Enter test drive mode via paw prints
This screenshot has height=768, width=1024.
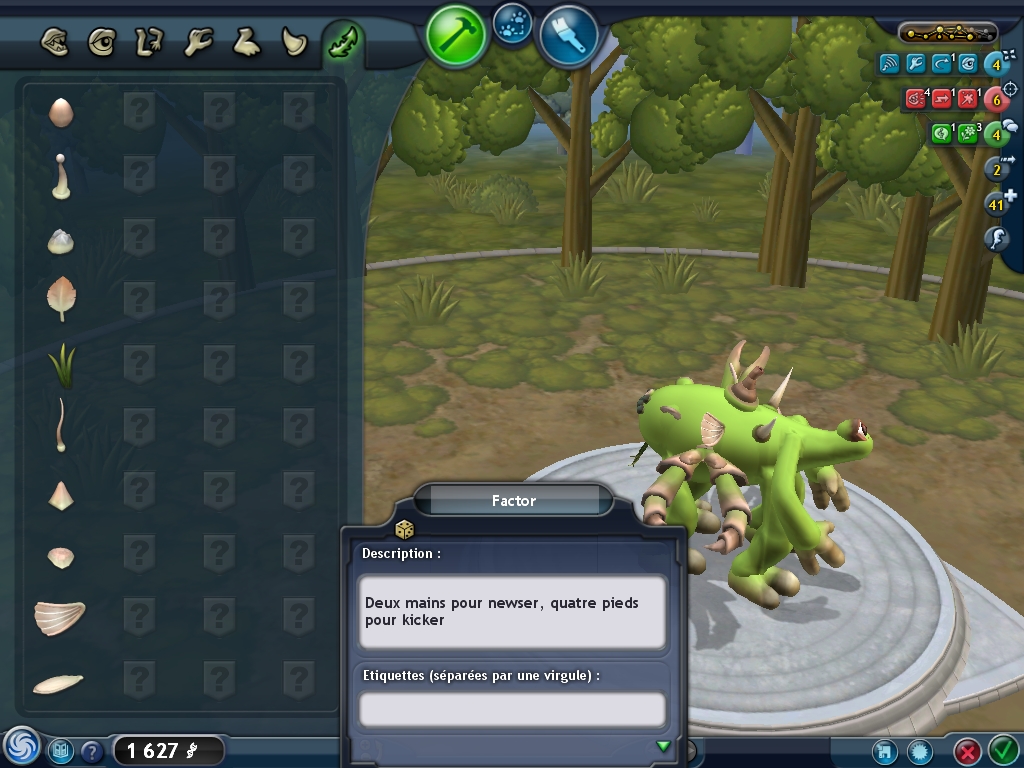[x=513, y=23]
